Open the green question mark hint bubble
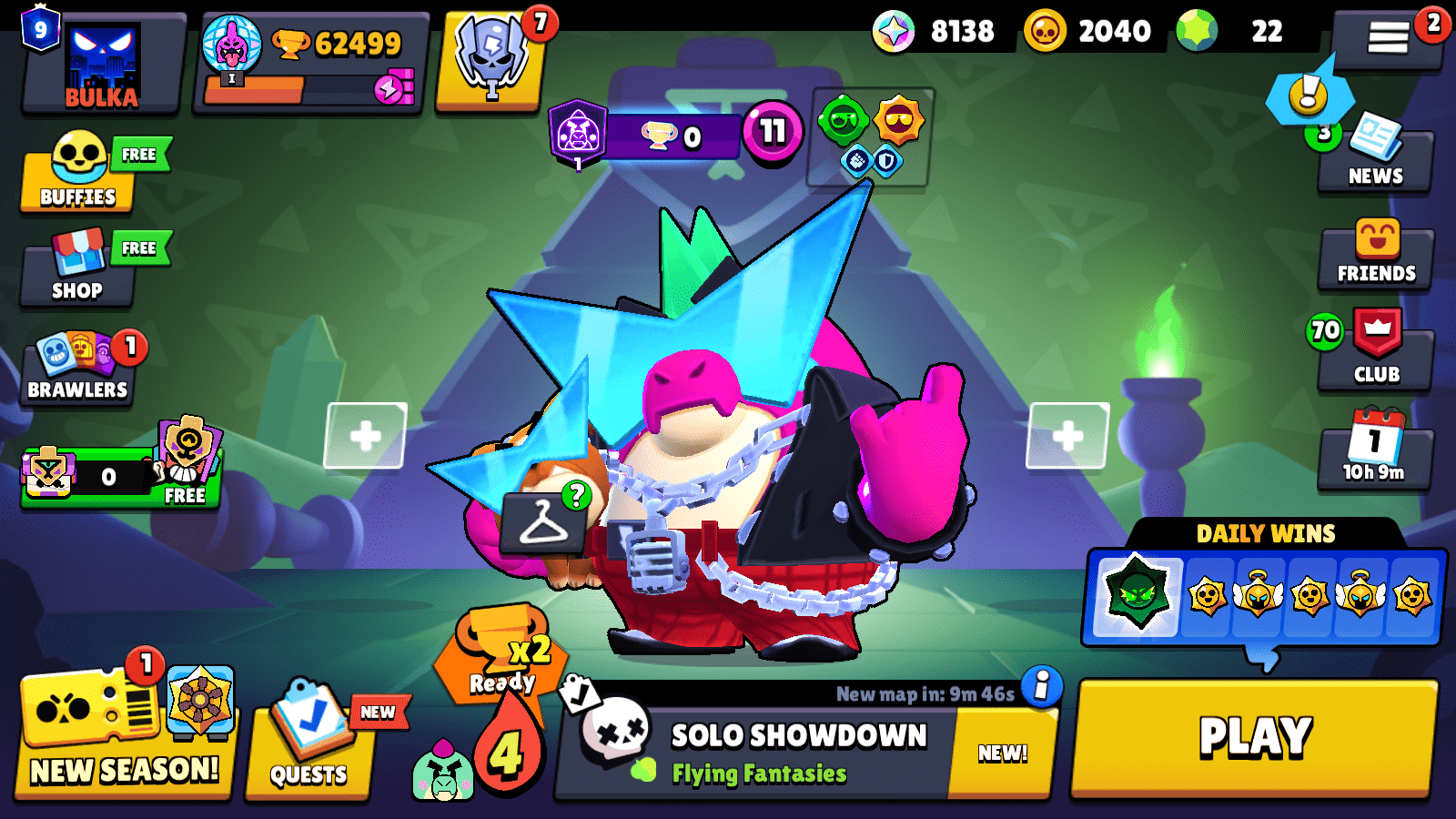 [x=575, y=496]
